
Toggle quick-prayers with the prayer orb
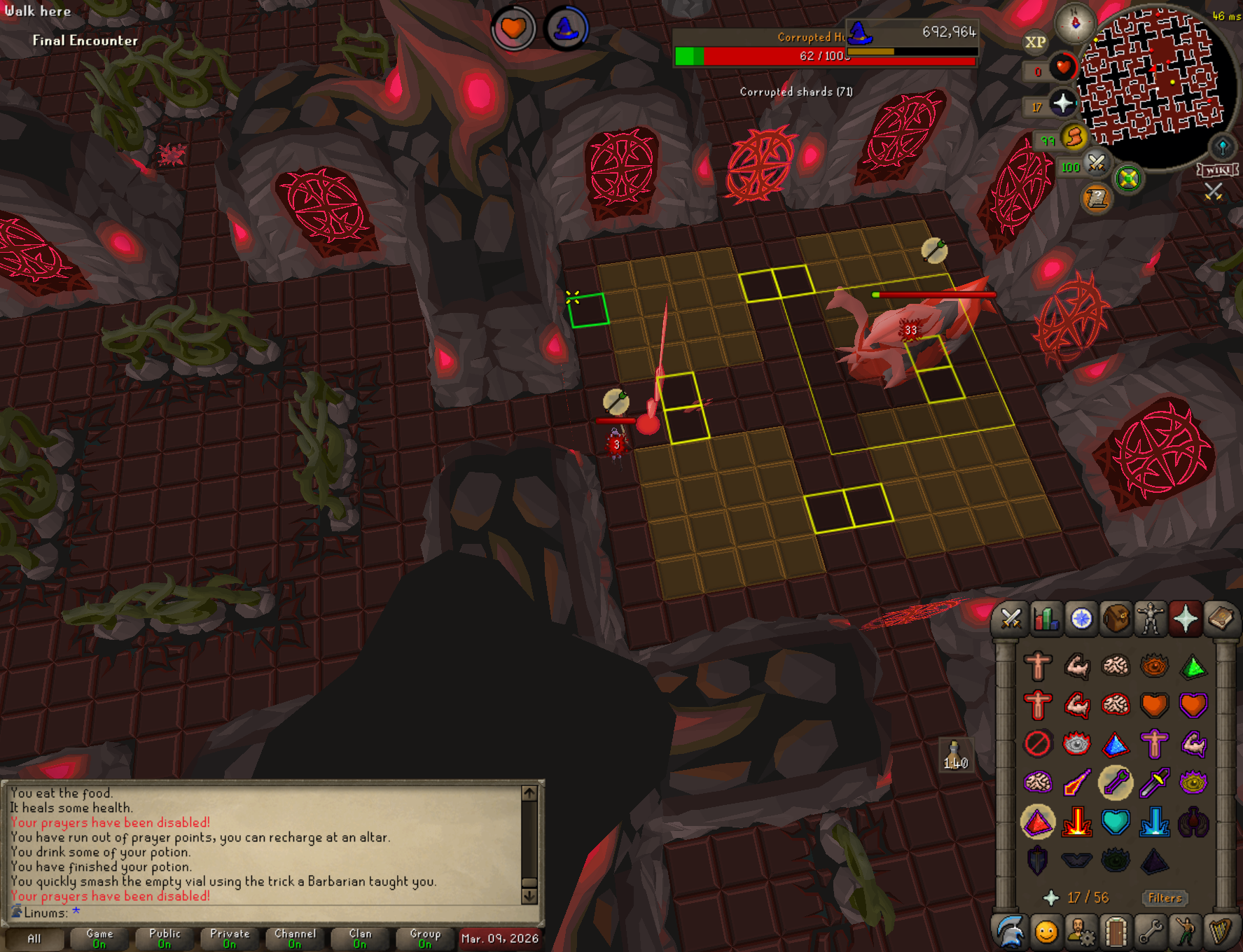(x=1063, y=104)
